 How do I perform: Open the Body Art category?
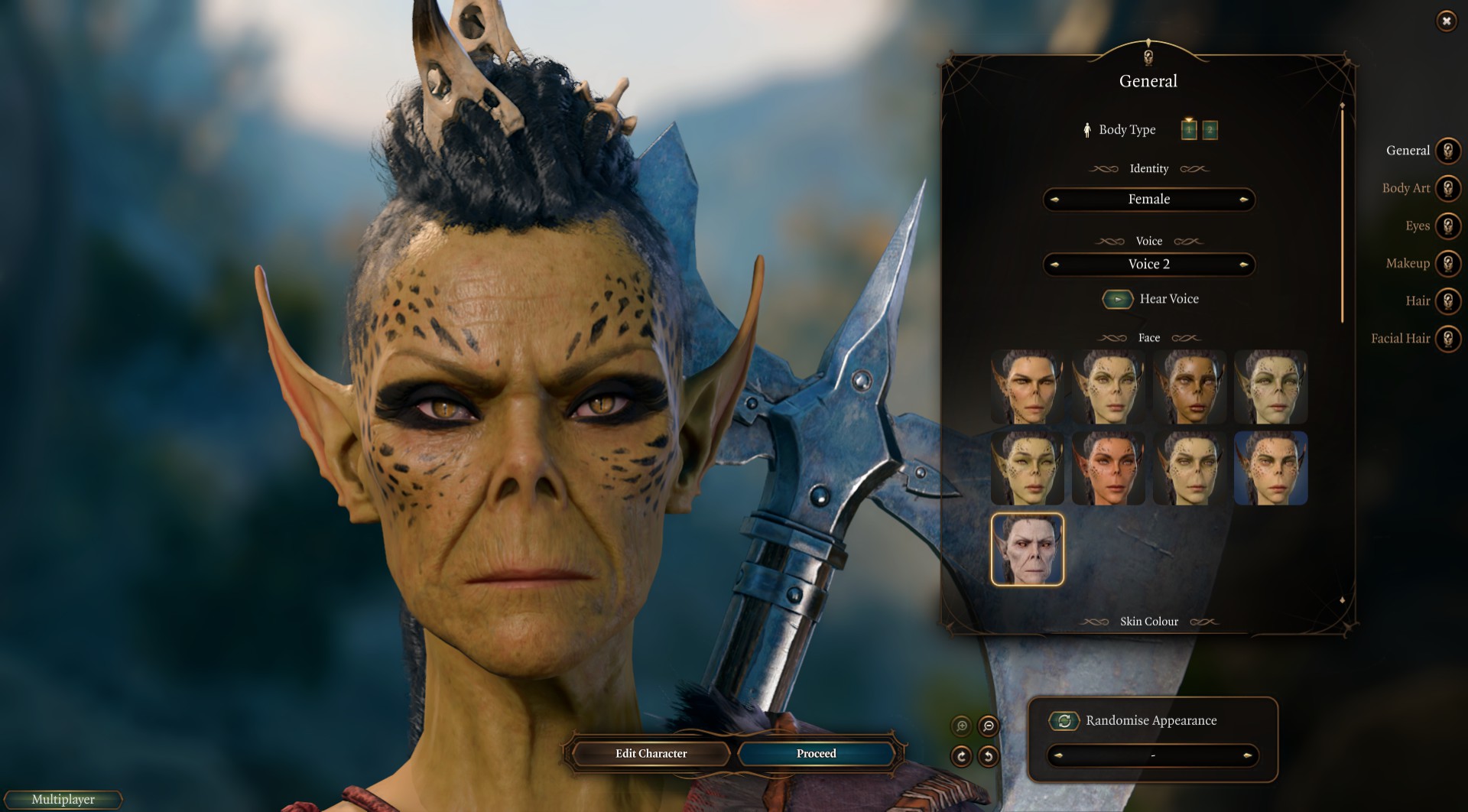(1447, 188)
